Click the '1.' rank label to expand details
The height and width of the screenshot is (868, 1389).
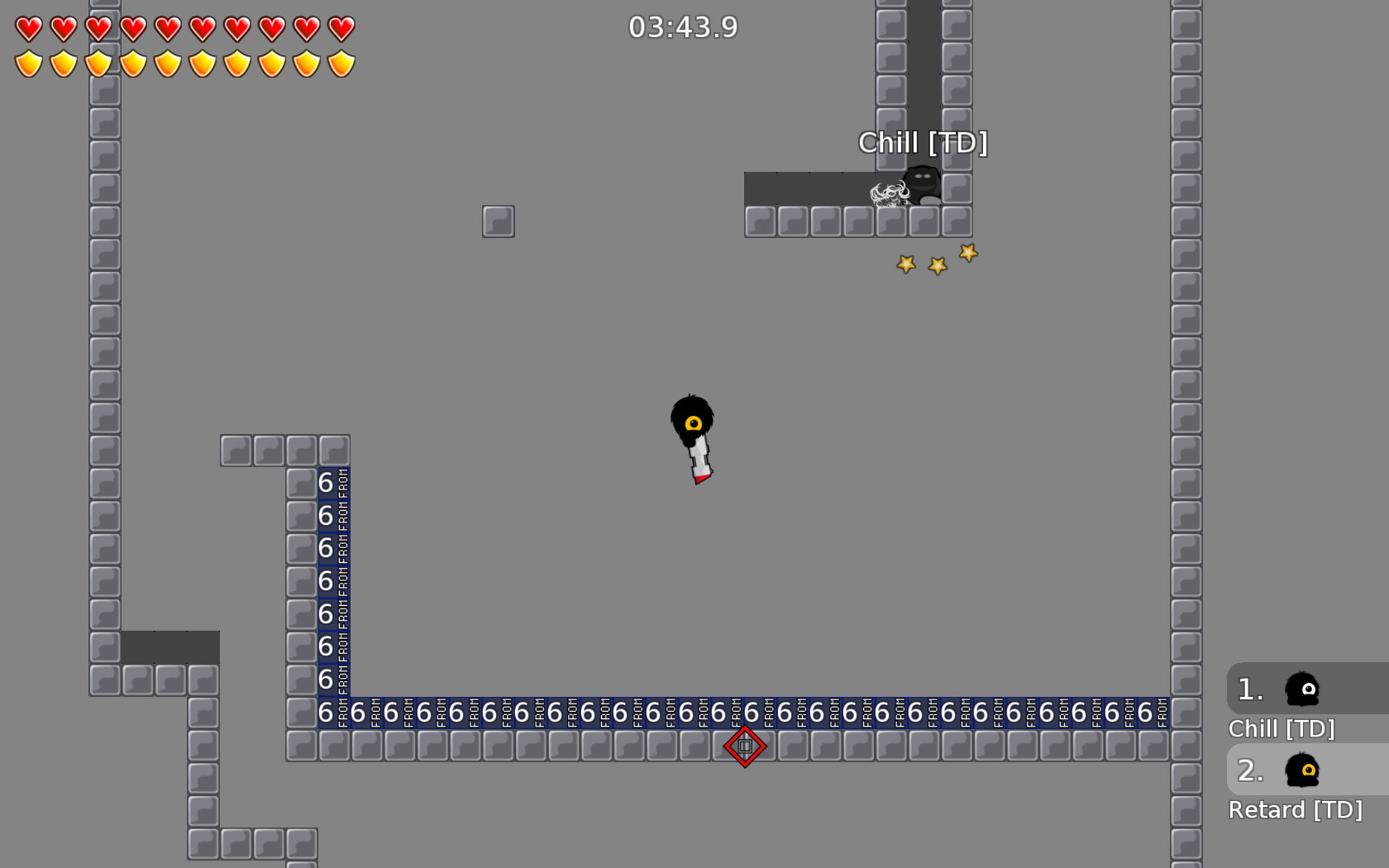click(x=1249, y=690)
